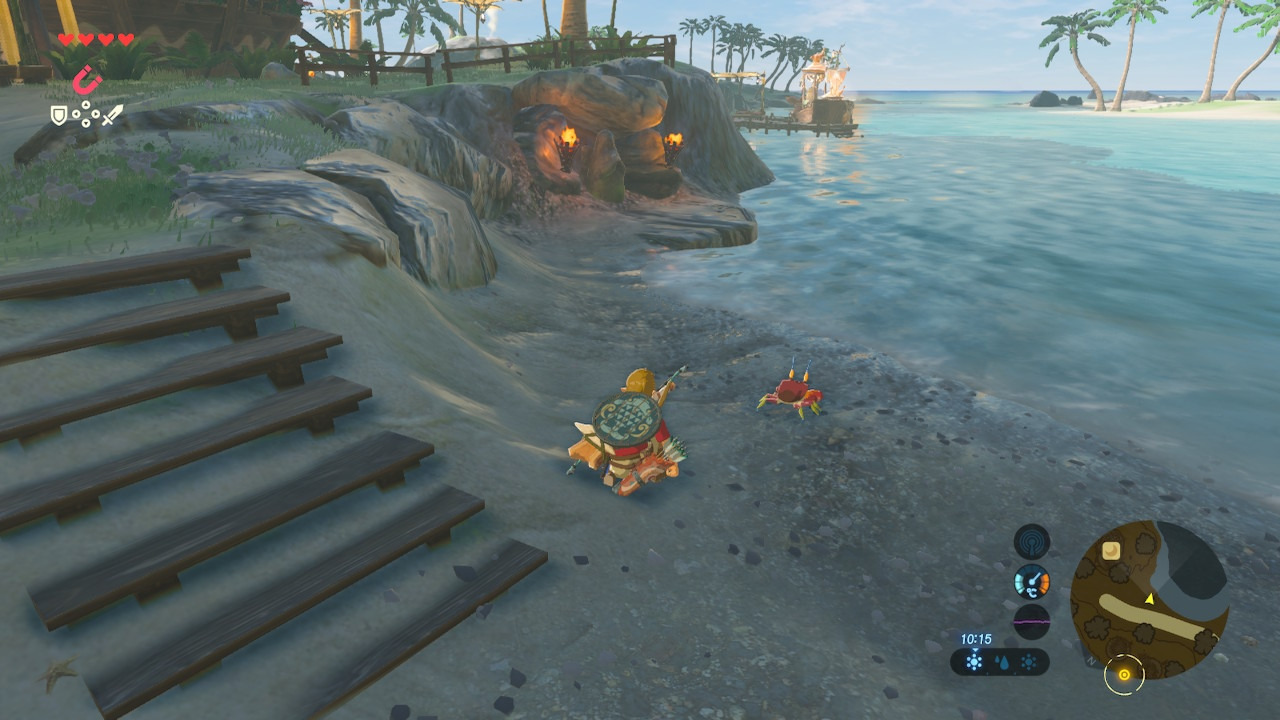Viewport: 1280px width, 720px height.
Task: Select the glowing yellow objective marker
Action: click(1124, 675)
